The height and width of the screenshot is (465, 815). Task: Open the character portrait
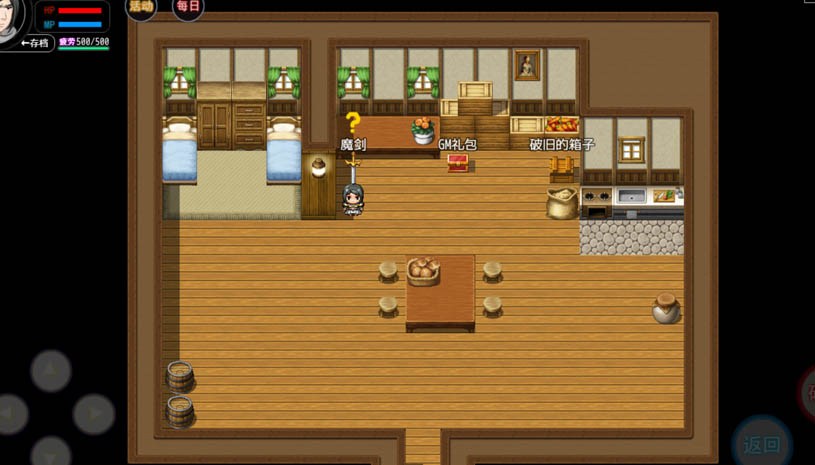(x=11, y=18)
